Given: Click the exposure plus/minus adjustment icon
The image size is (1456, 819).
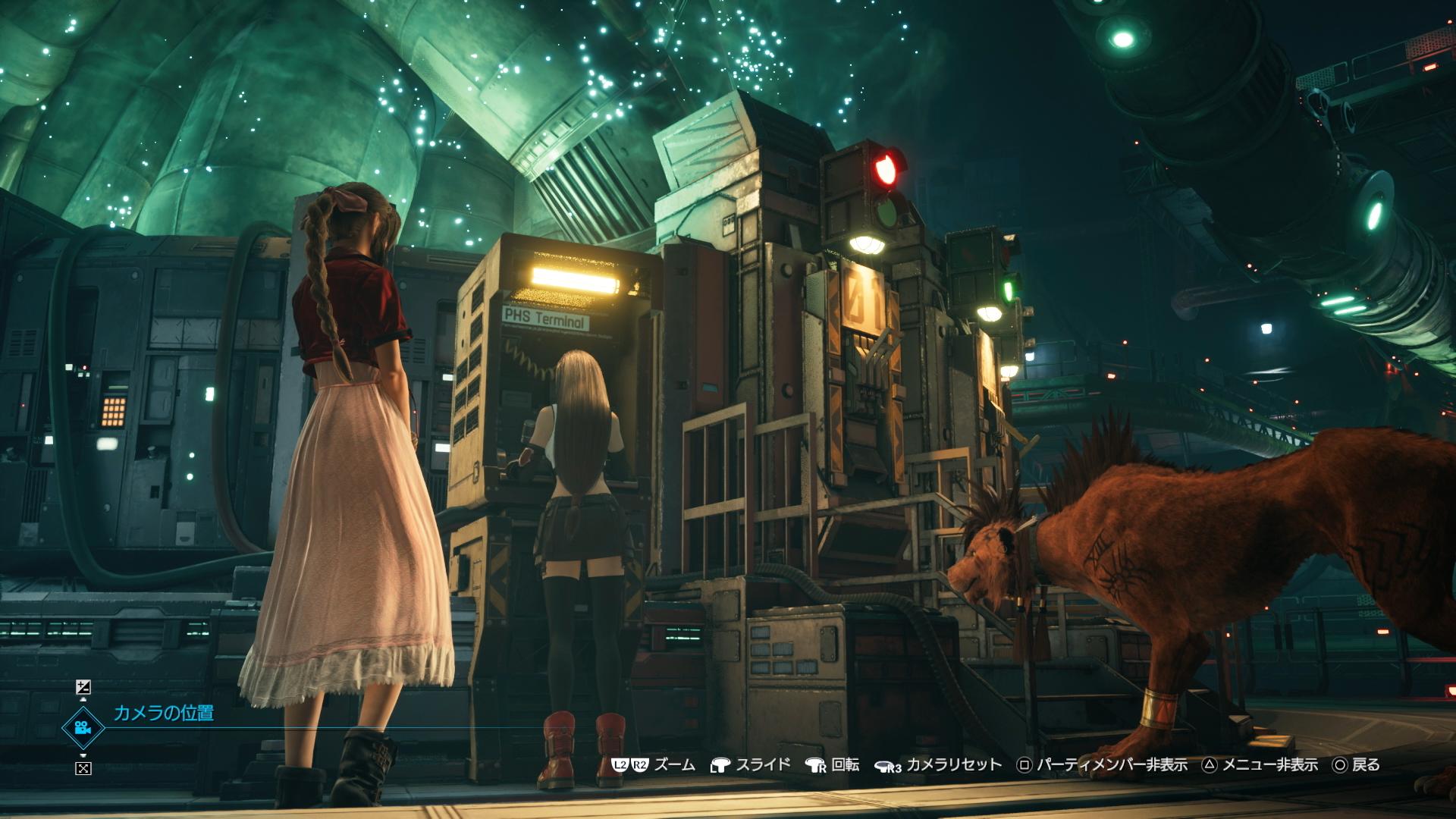Looking at the screenshot, I should (x=83, y=687).
